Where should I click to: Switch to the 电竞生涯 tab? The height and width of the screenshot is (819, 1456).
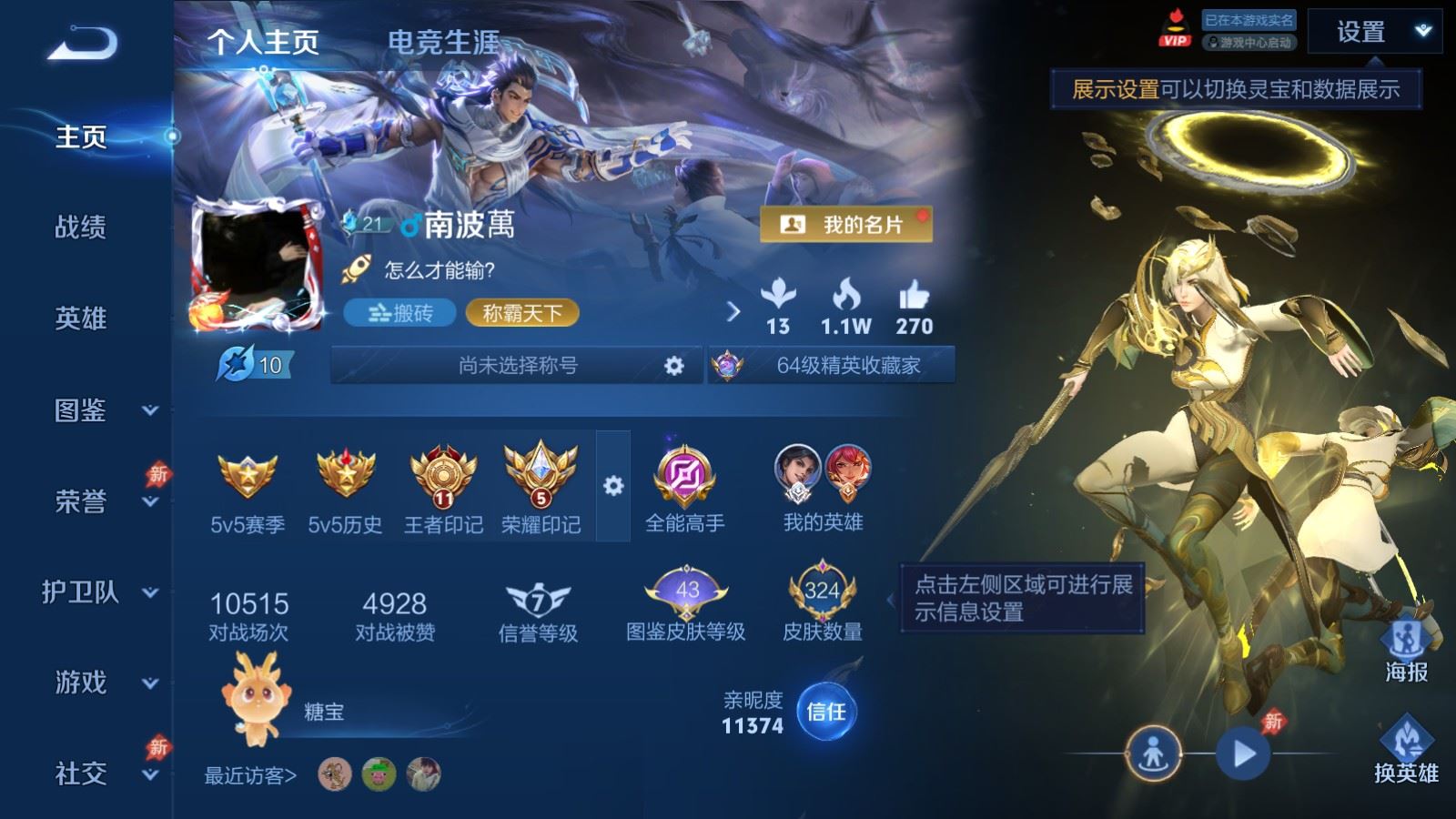(x=443, y=42)
